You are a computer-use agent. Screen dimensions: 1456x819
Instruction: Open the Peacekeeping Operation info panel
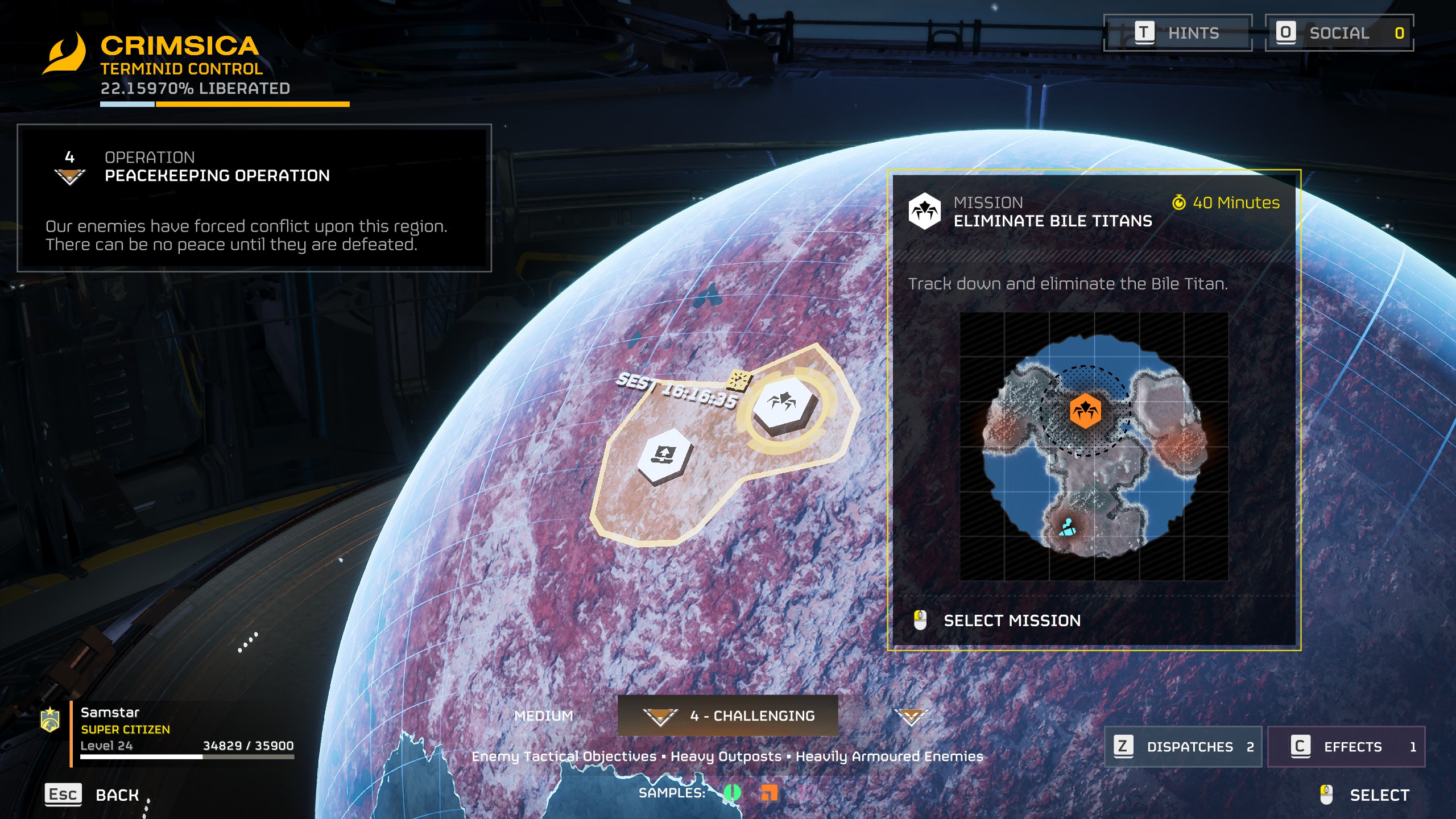254,198
